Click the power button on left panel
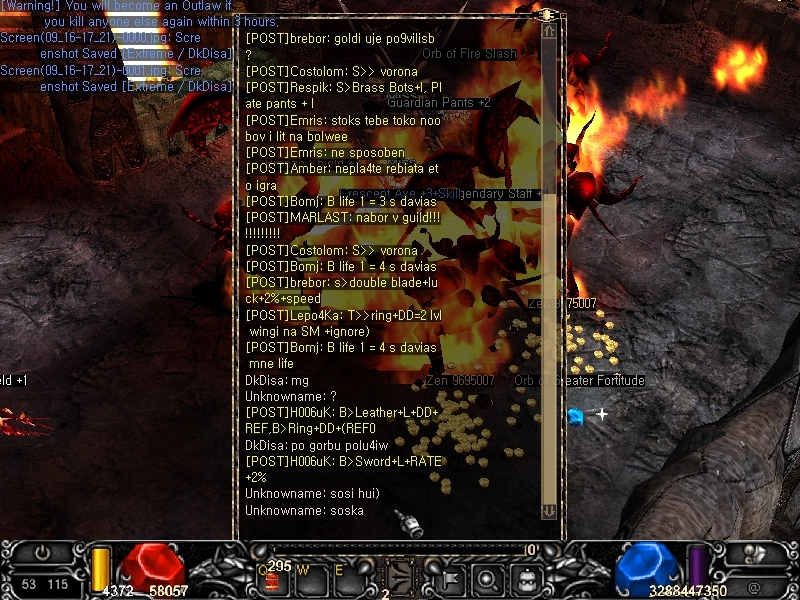Image resolution: width=800 pixels, height=600 pixels. tap(43, 553)
